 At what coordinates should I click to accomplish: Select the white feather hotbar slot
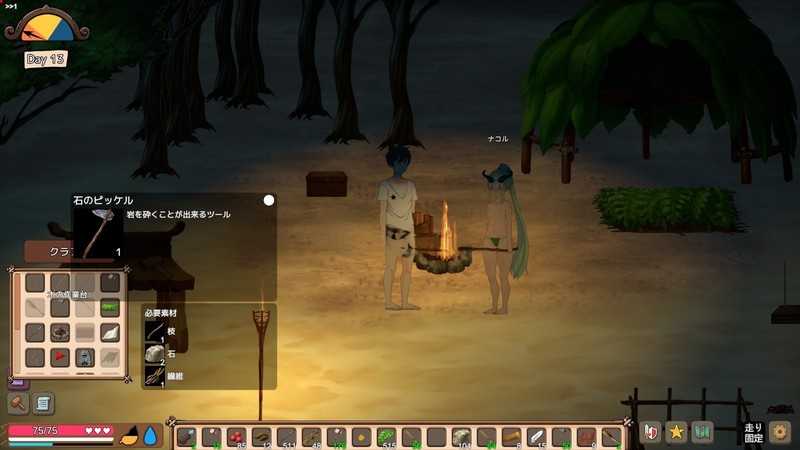[536, 437]
